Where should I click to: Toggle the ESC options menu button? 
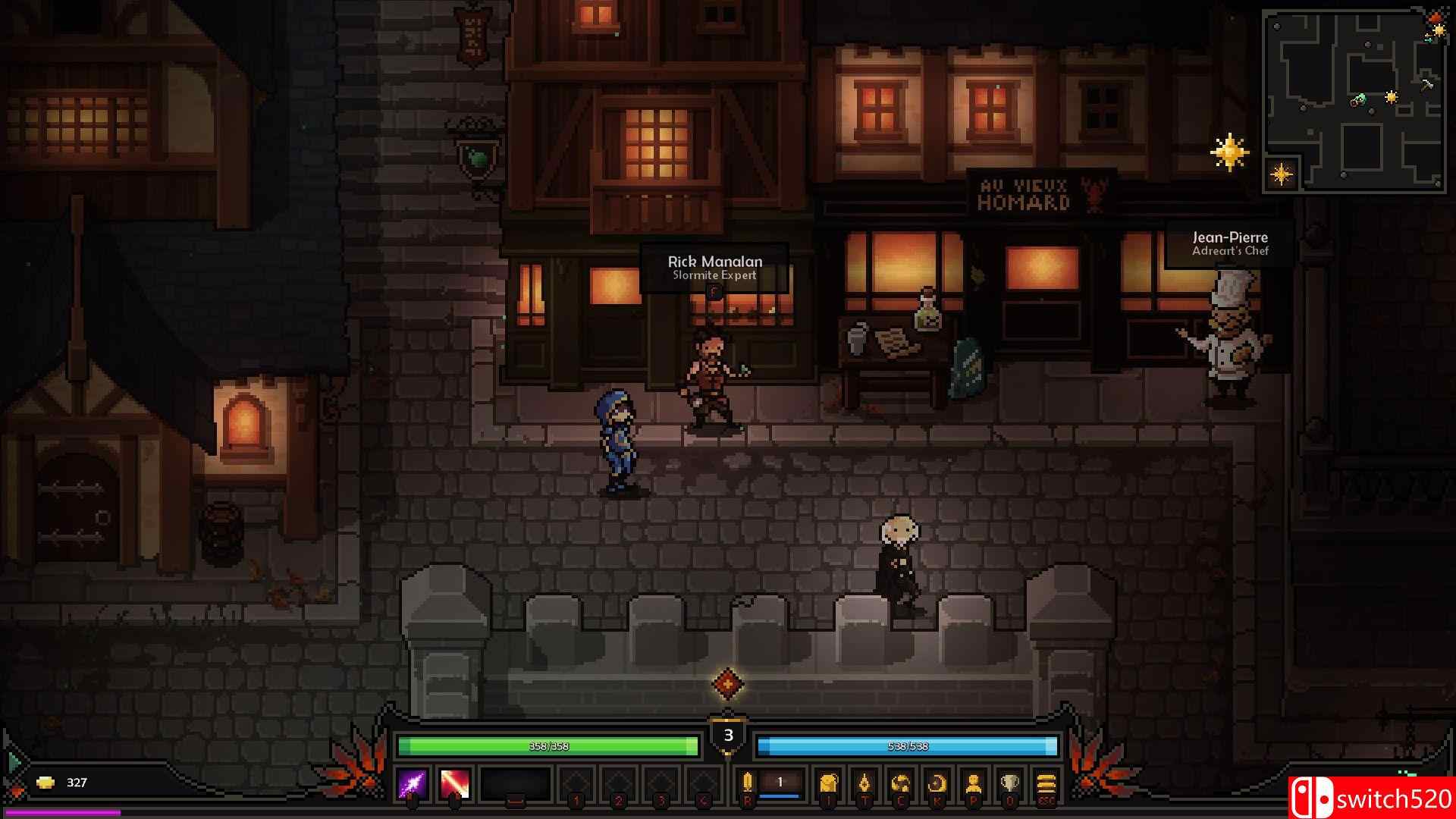point(1046,783)
